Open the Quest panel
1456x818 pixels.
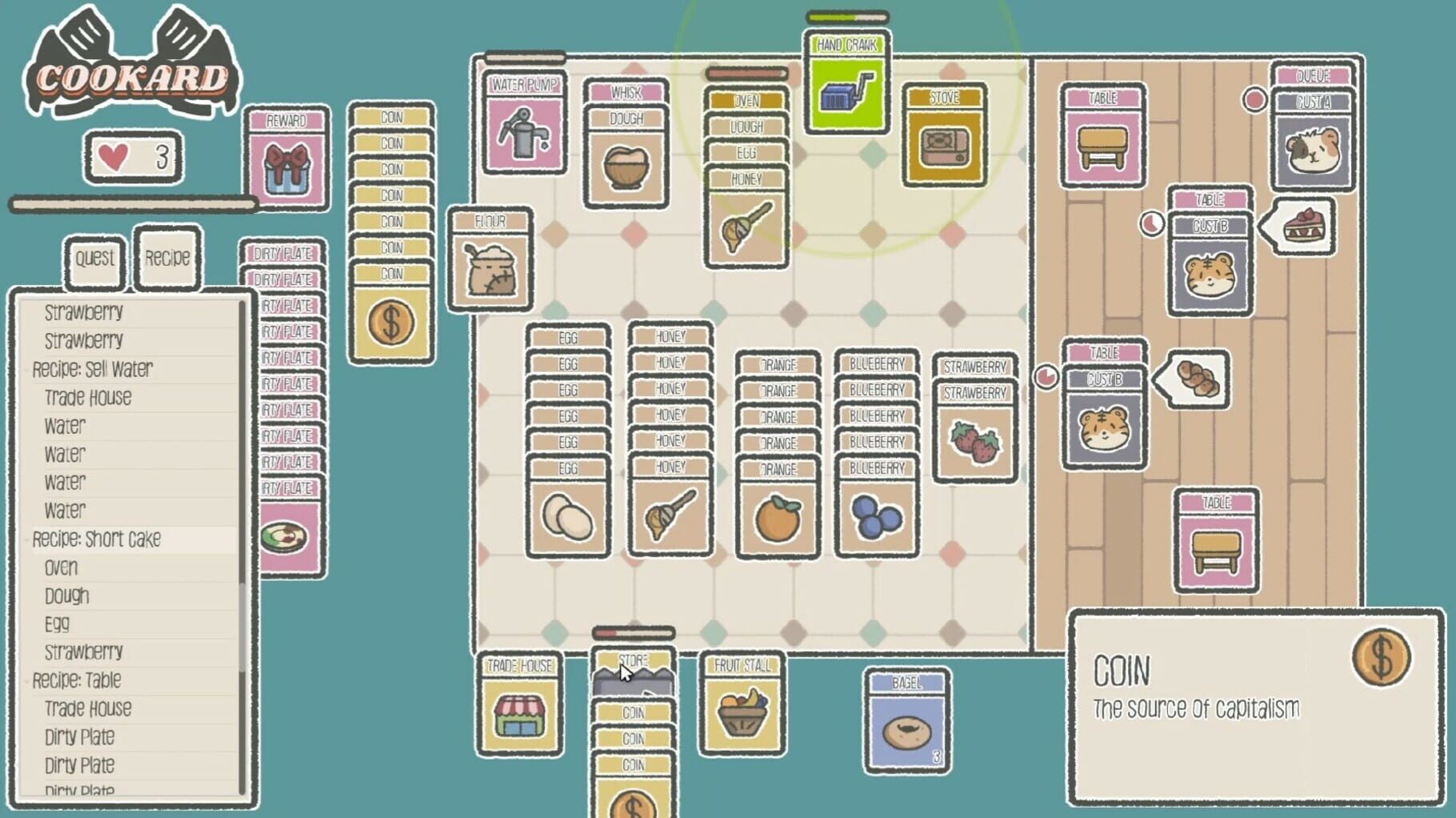(94, 258)
